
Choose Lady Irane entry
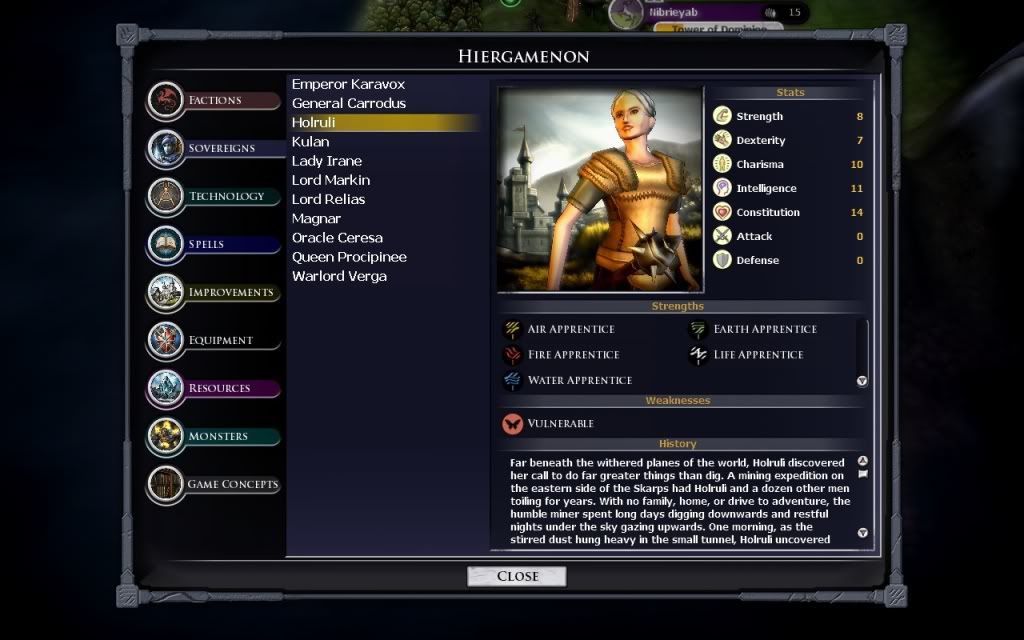coord(327,161)
